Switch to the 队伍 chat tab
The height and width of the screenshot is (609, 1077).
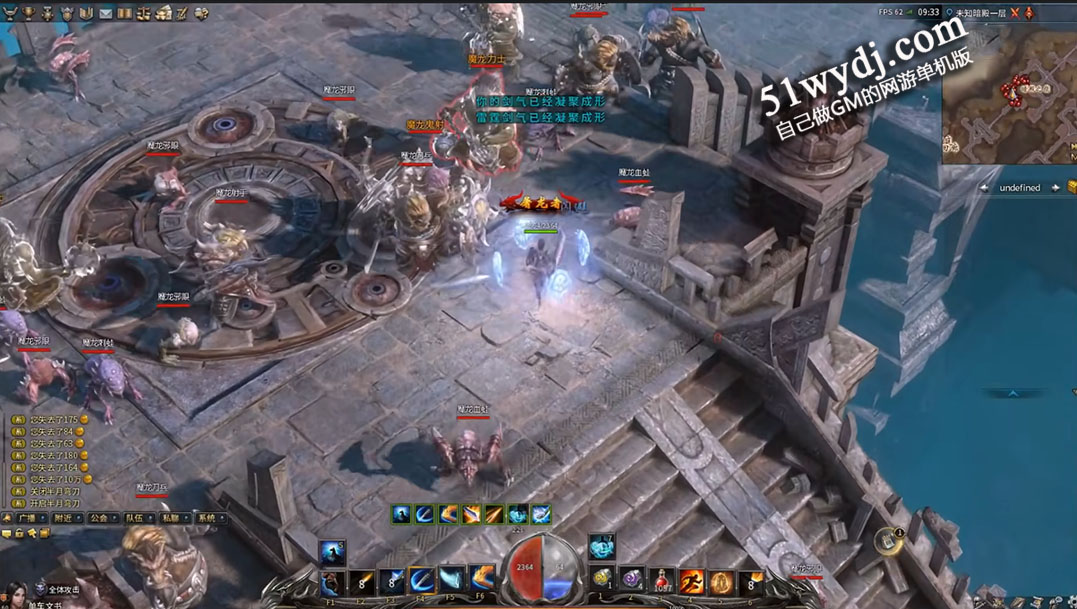click(x=134, y=518)
